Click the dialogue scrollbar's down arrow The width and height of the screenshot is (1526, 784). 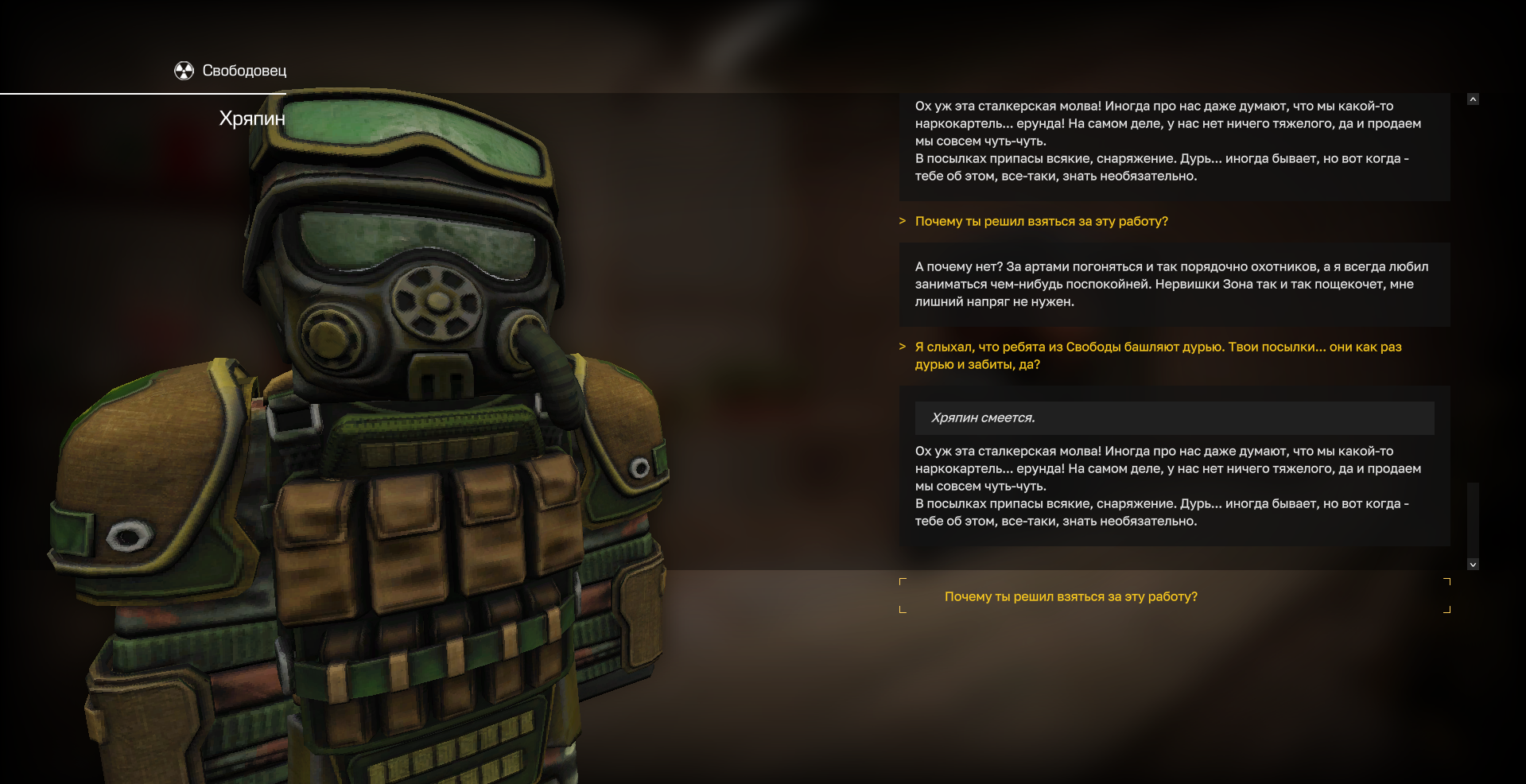point(1473,565)
